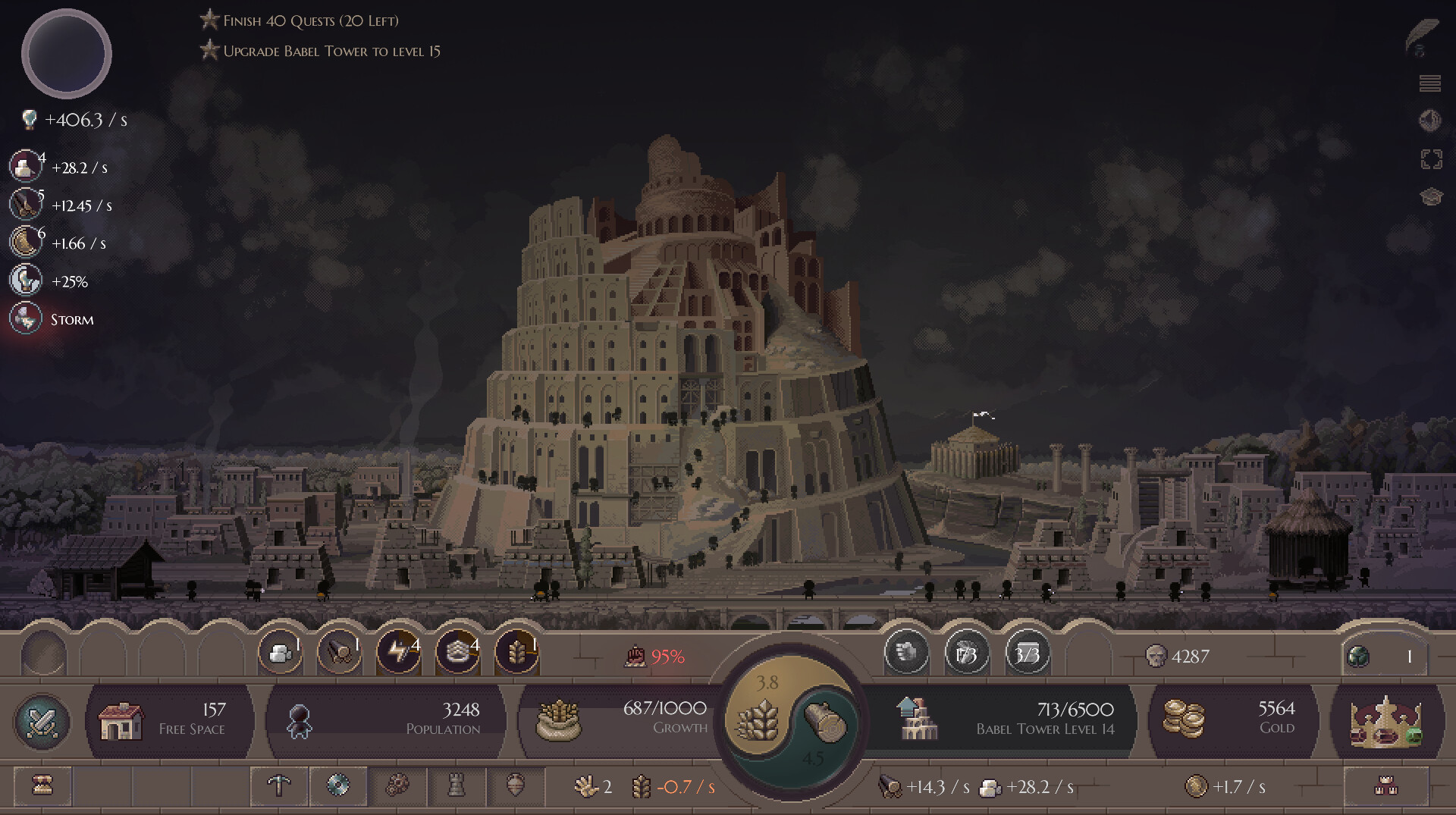Open the hamburger menu on right sidebar
The height and width of the screenshot is (815, 1456).
point(1432,82)
